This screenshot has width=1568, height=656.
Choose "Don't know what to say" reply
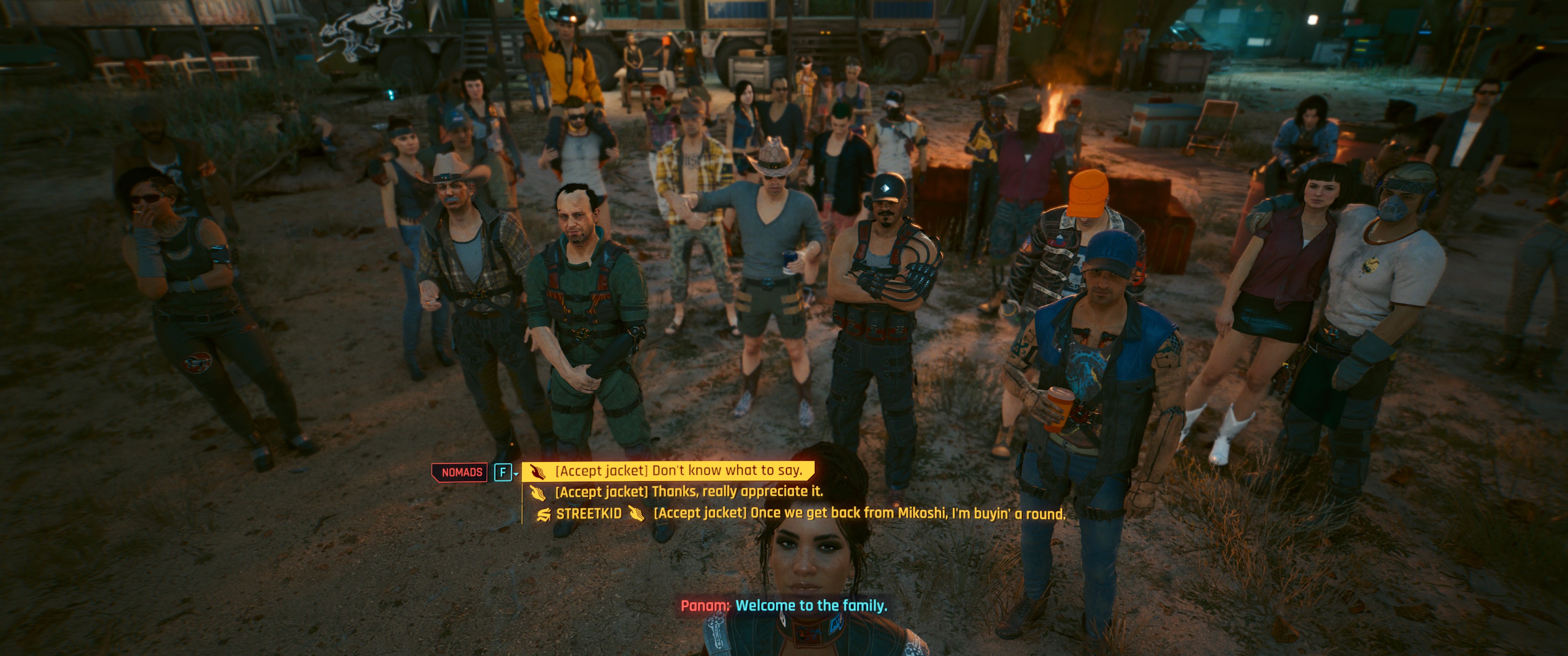click(x=678, y=471)
